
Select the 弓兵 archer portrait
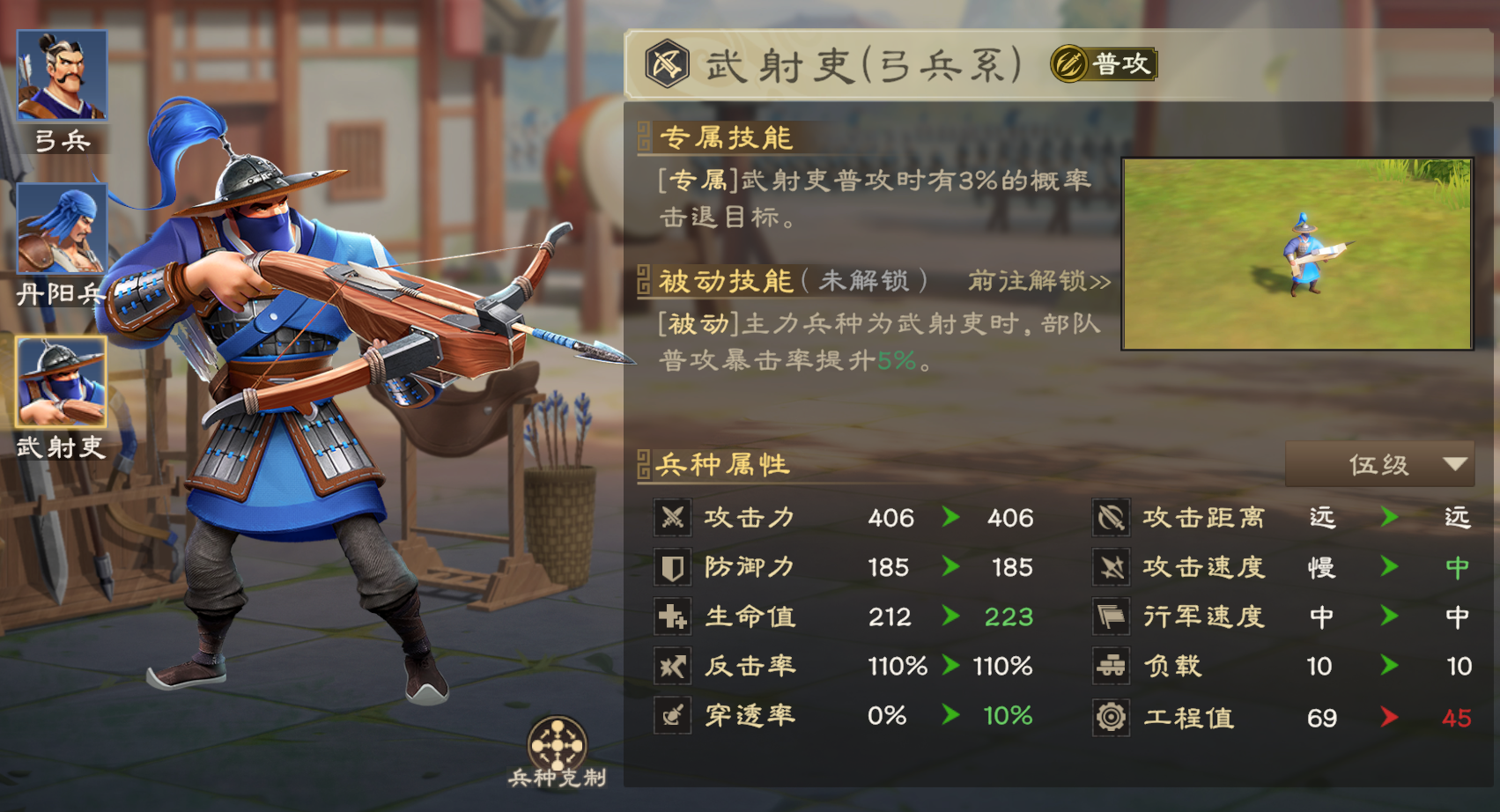point(62,76)
